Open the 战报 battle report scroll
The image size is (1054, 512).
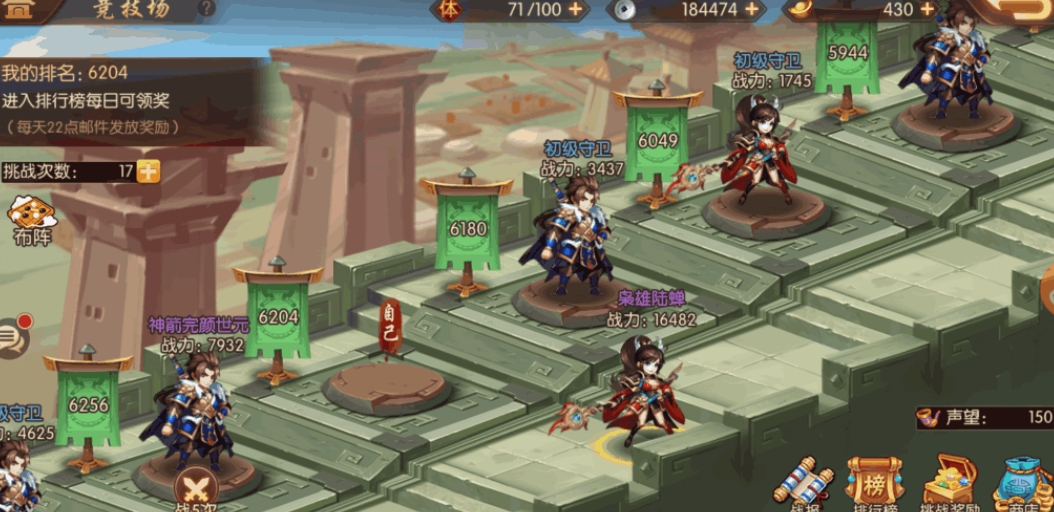pyautogui.click(x=802, y=484)
